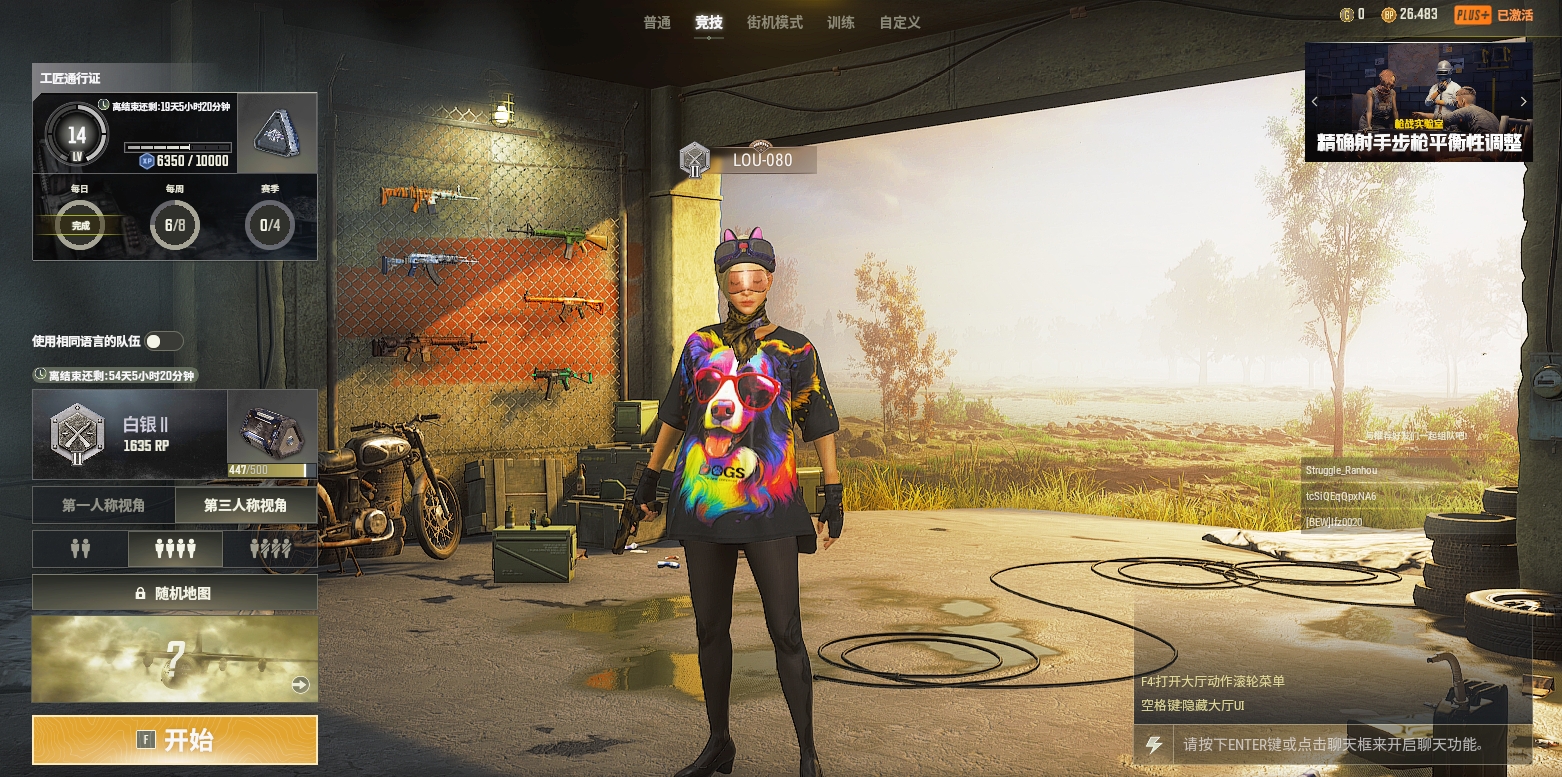Select the 竞技 ranked tab
The width and height of the screenshot is (1562, 777).
pos(709,22)
